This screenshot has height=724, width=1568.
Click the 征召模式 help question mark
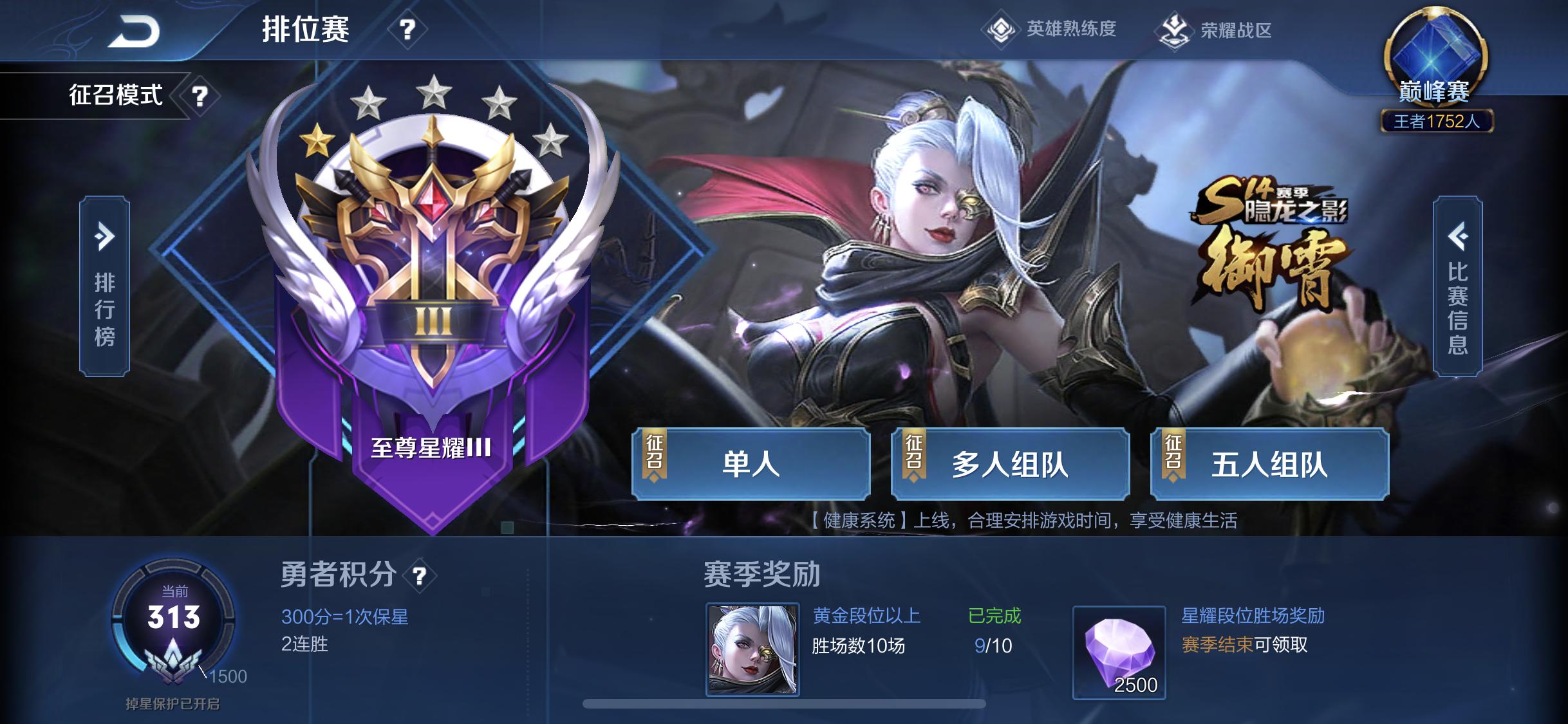[200, 95]
